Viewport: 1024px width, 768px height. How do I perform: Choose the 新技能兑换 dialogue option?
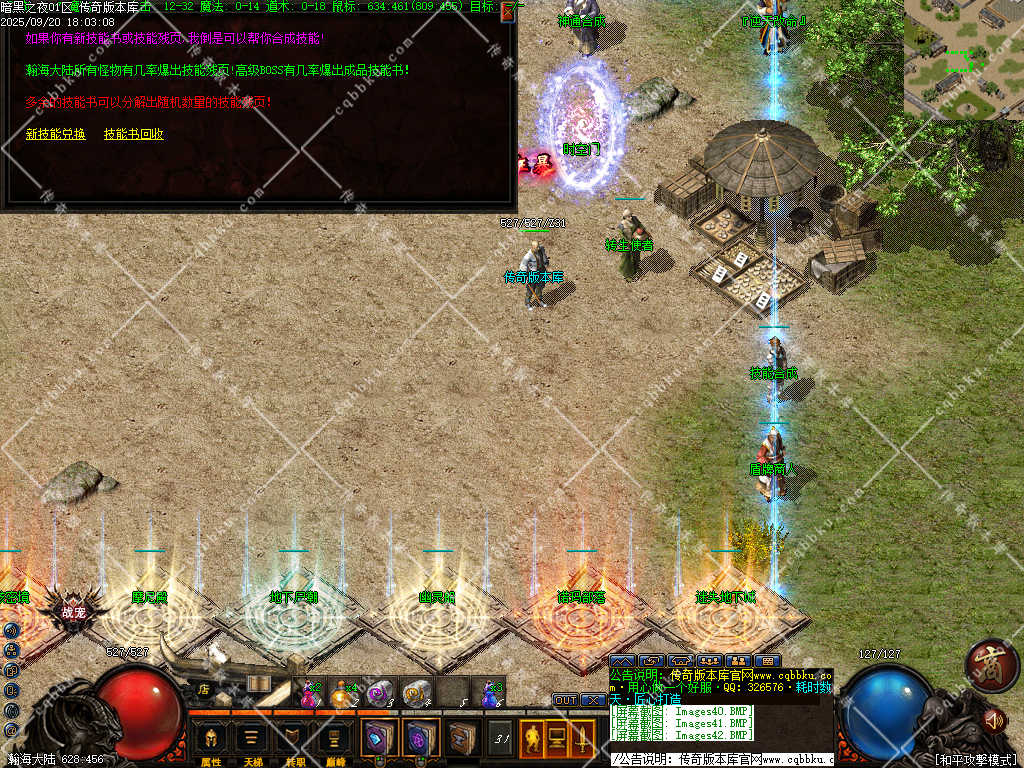pos(55,134)
